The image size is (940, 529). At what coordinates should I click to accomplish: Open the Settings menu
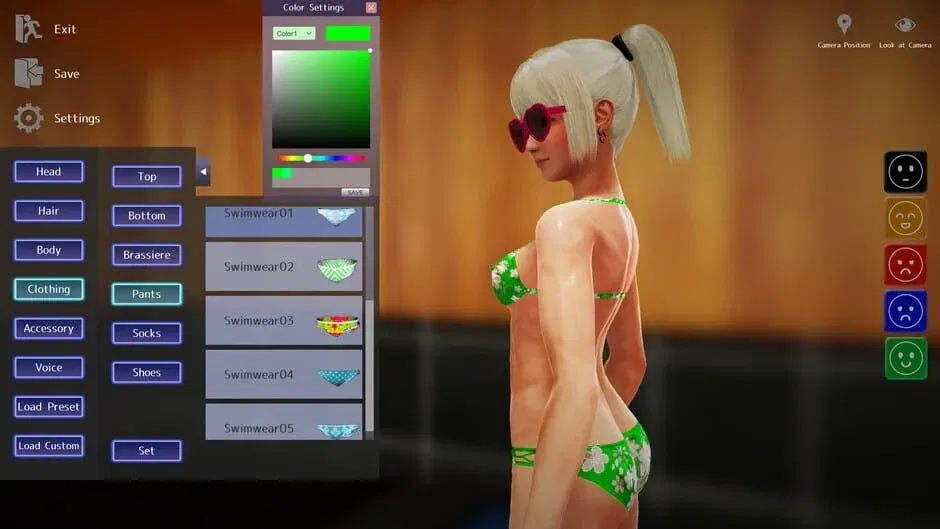click(58, 118)
